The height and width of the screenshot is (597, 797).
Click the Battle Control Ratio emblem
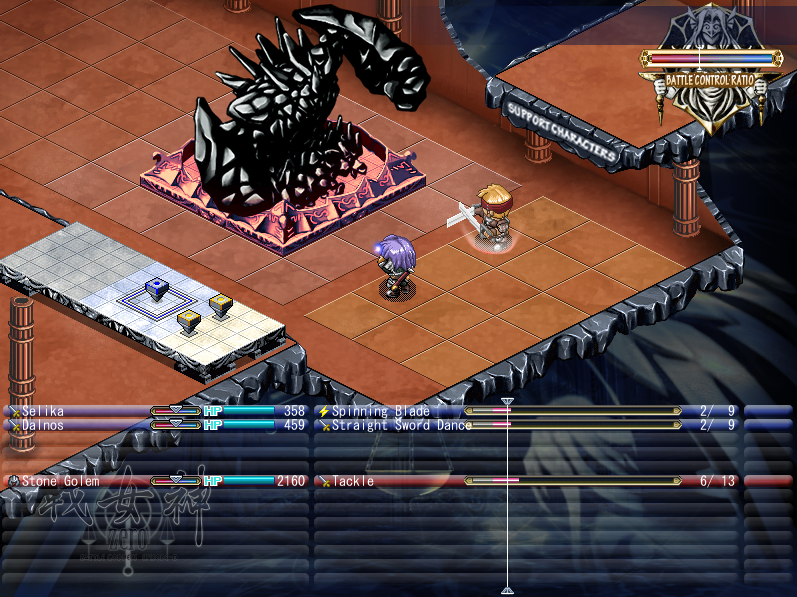click(x=710, y=79)
